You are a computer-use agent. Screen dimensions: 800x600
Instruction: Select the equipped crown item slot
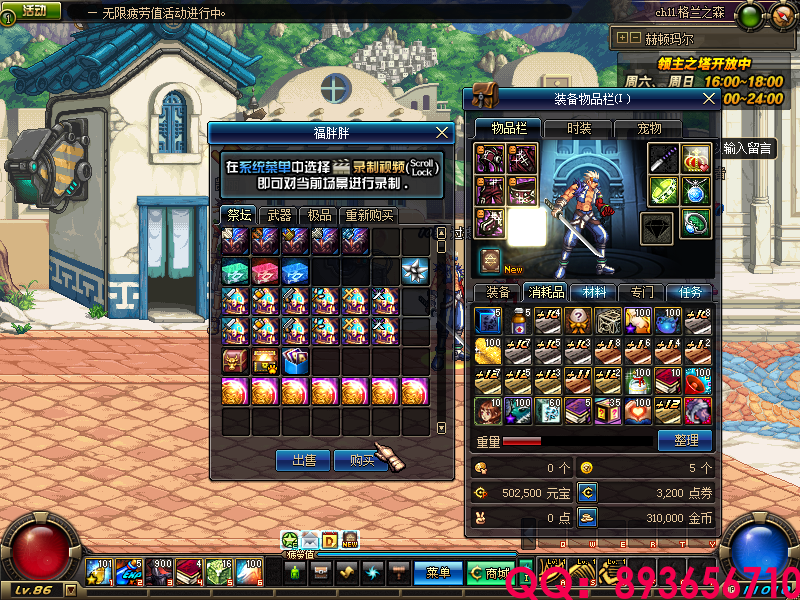pos(696,158)
